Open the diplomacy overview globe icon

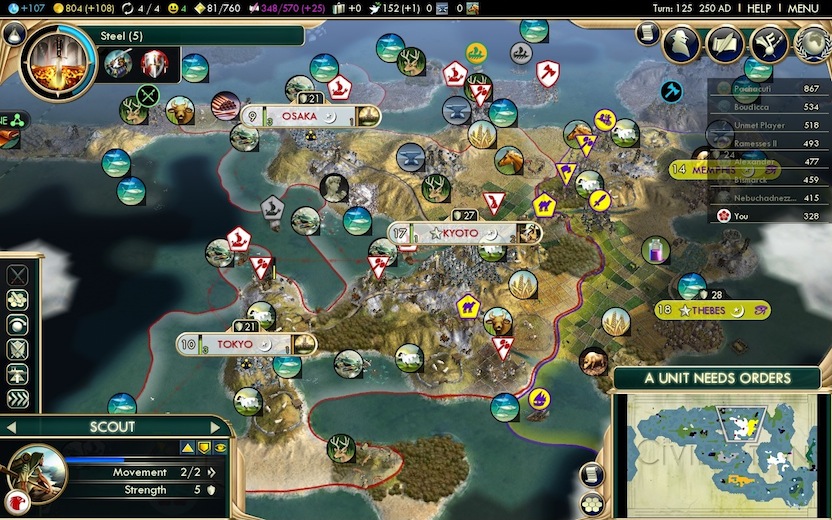pyautogui.click(x=811, y=43)
